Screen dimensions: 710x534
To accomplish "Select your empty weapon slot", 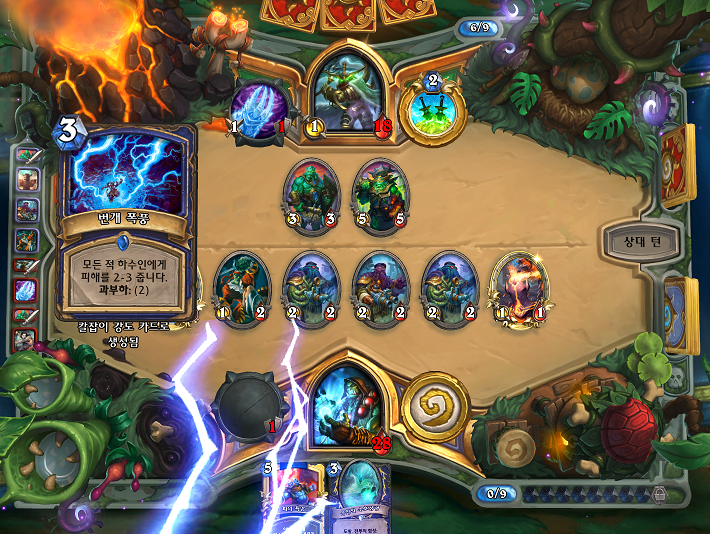I will tap(250, 407).
